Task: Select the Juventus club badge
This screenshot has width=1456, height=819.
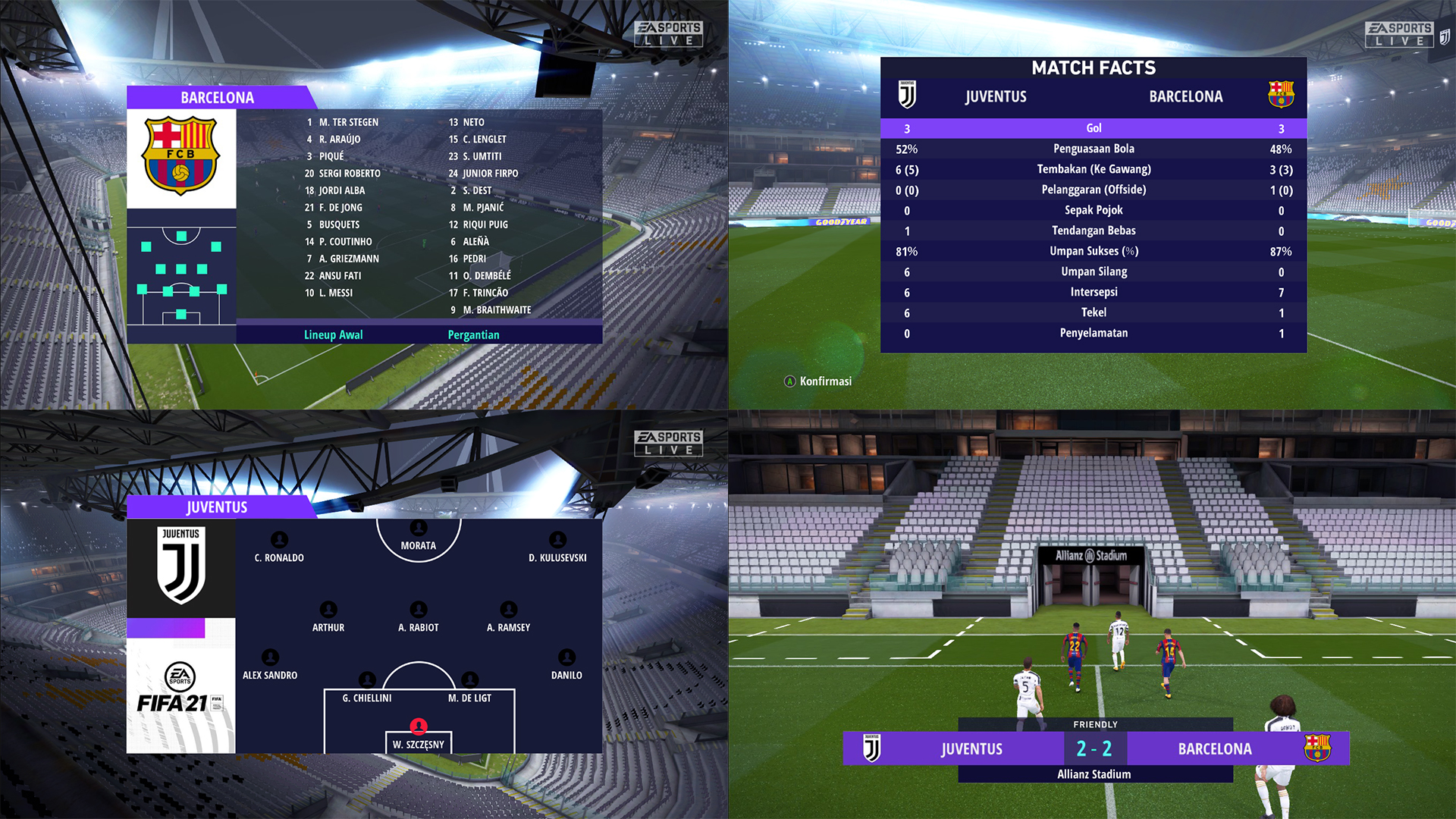Action: coord(180,567)
